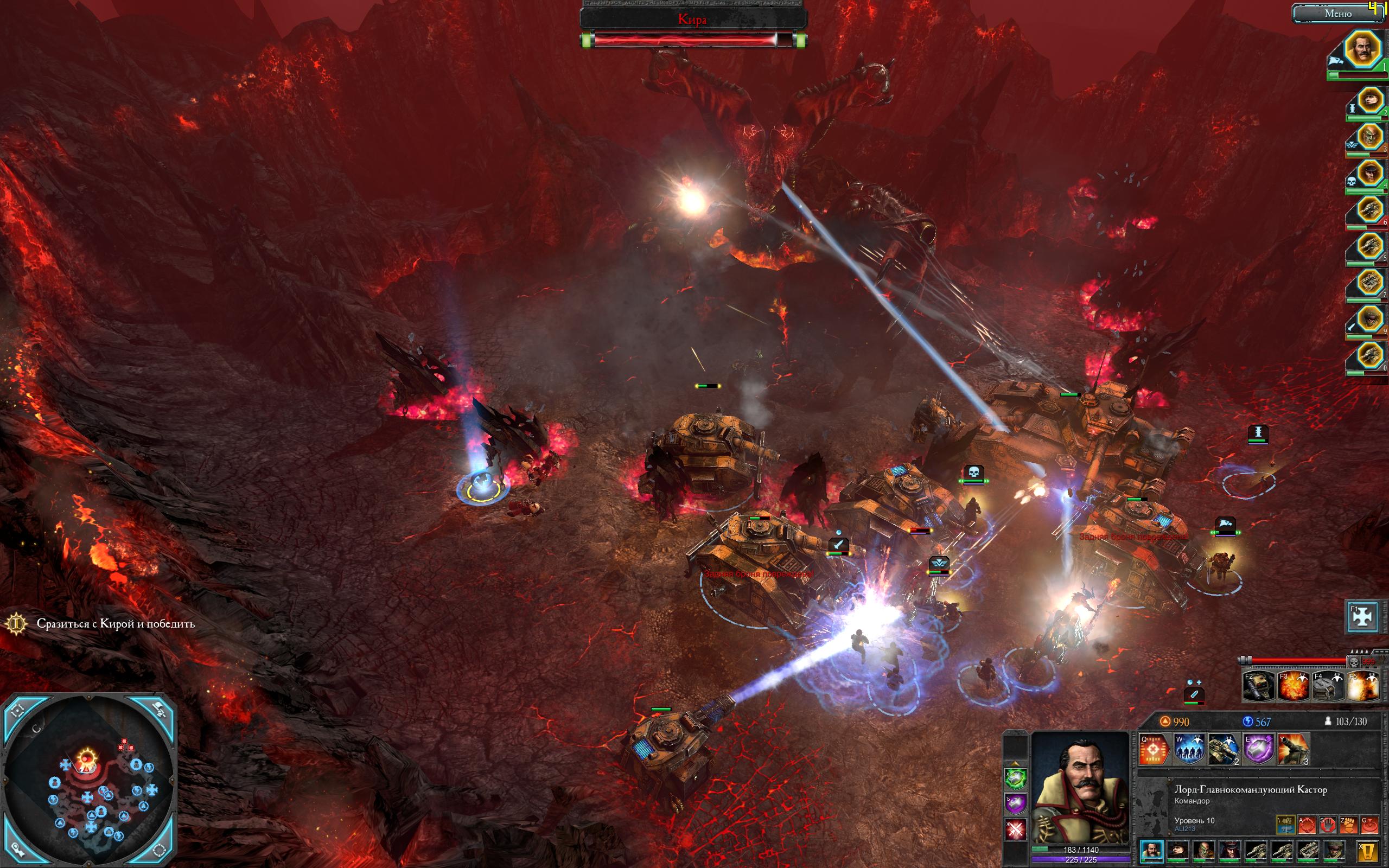Trigger the artillery cannon Y ability

1293,749
